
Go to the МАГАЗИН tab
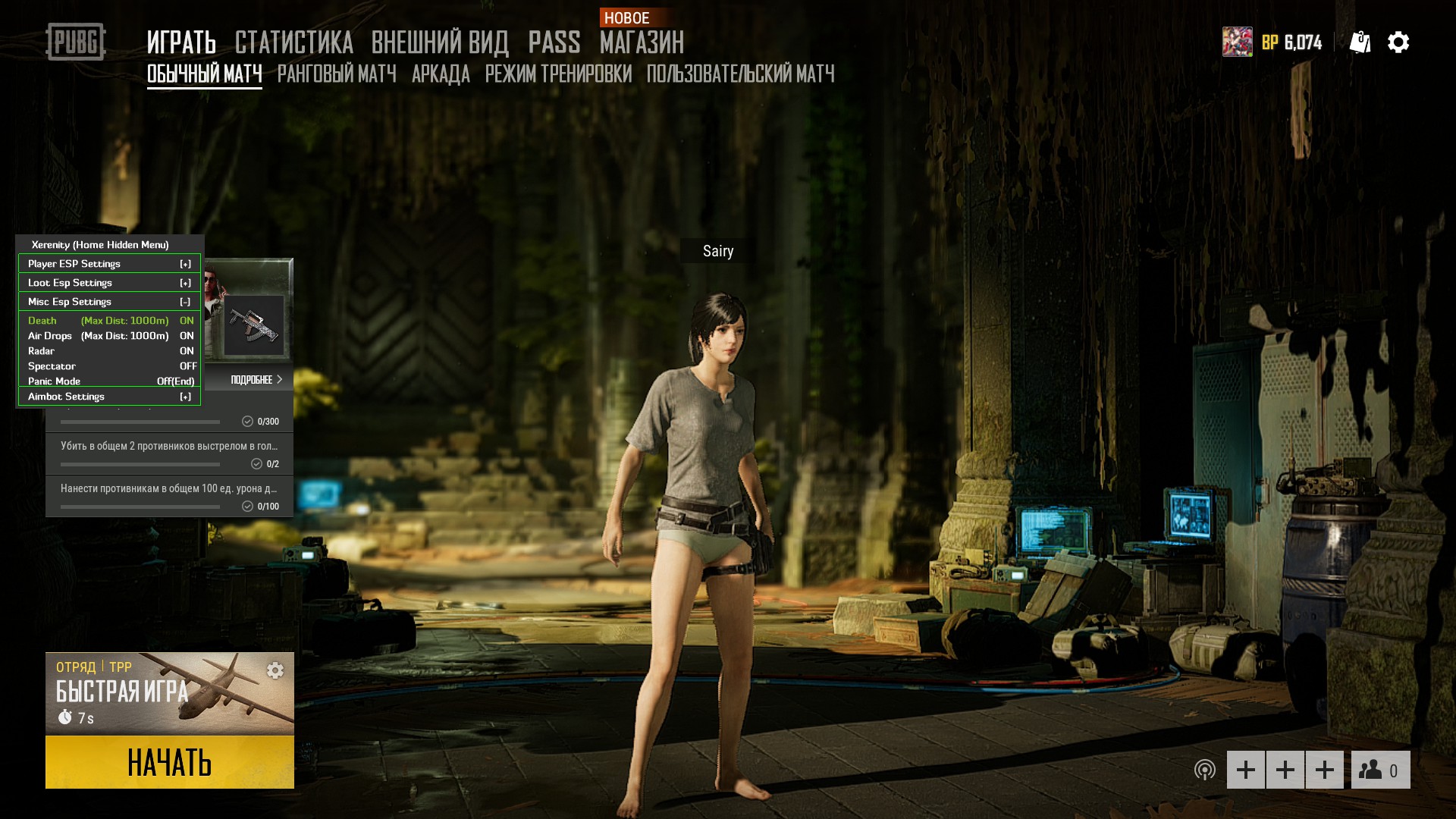click(642, 42)
